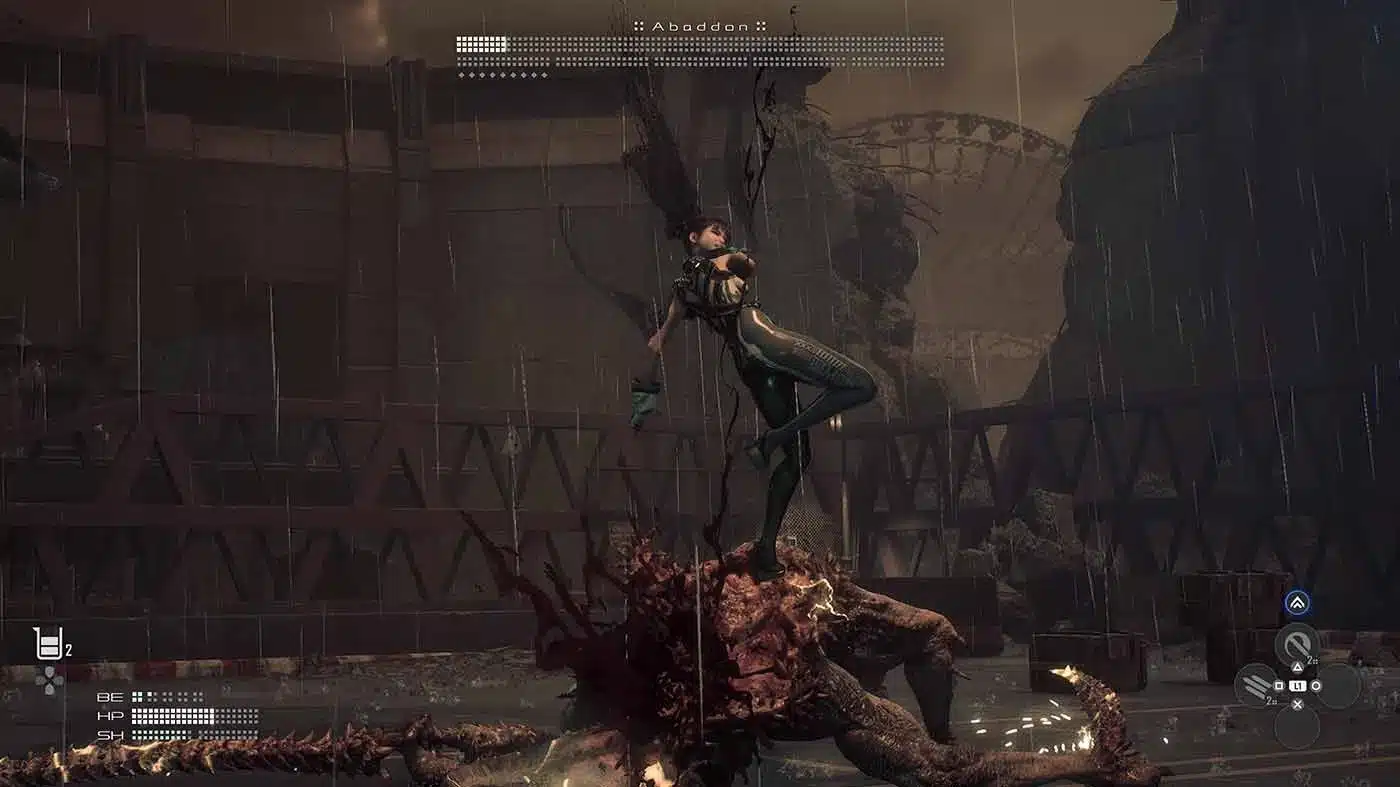The width and height of the screenshot is (1400, 787).
Task: Click the cost counter beside the Triangle skill
Action: pyautogui.click(x=1309, y=660)
